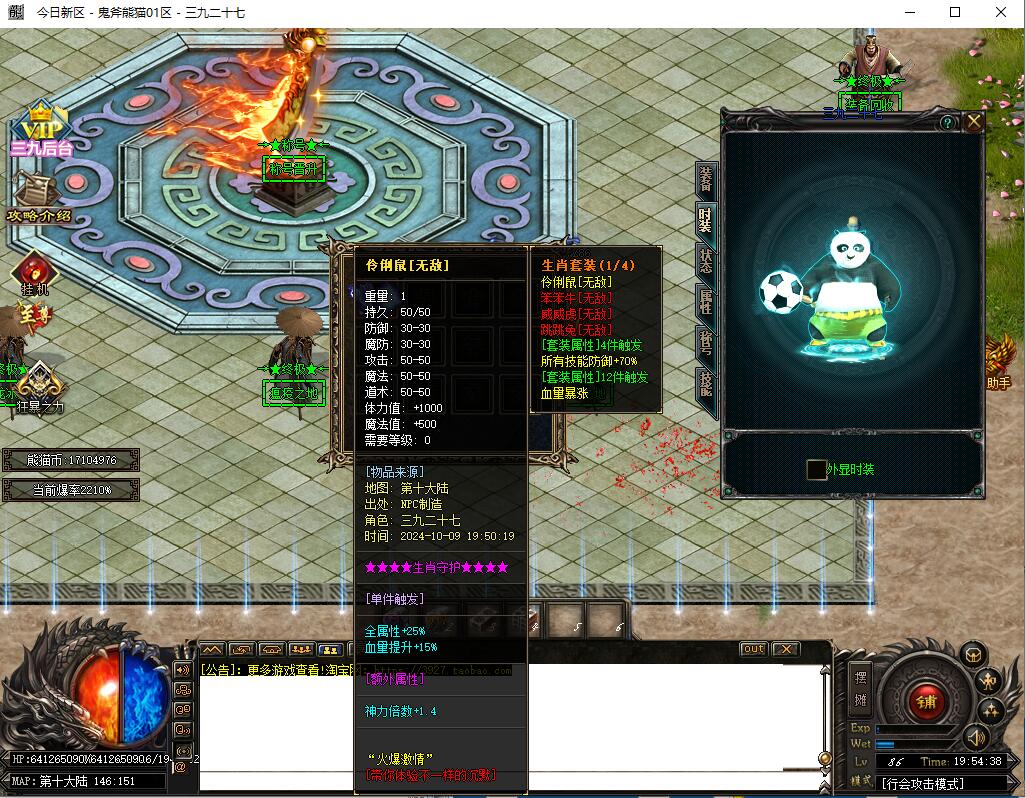This screenshot has height=798, width=1025.
Task: Switch to the 装备 equipment tab
Action: (x=705, y=180)
